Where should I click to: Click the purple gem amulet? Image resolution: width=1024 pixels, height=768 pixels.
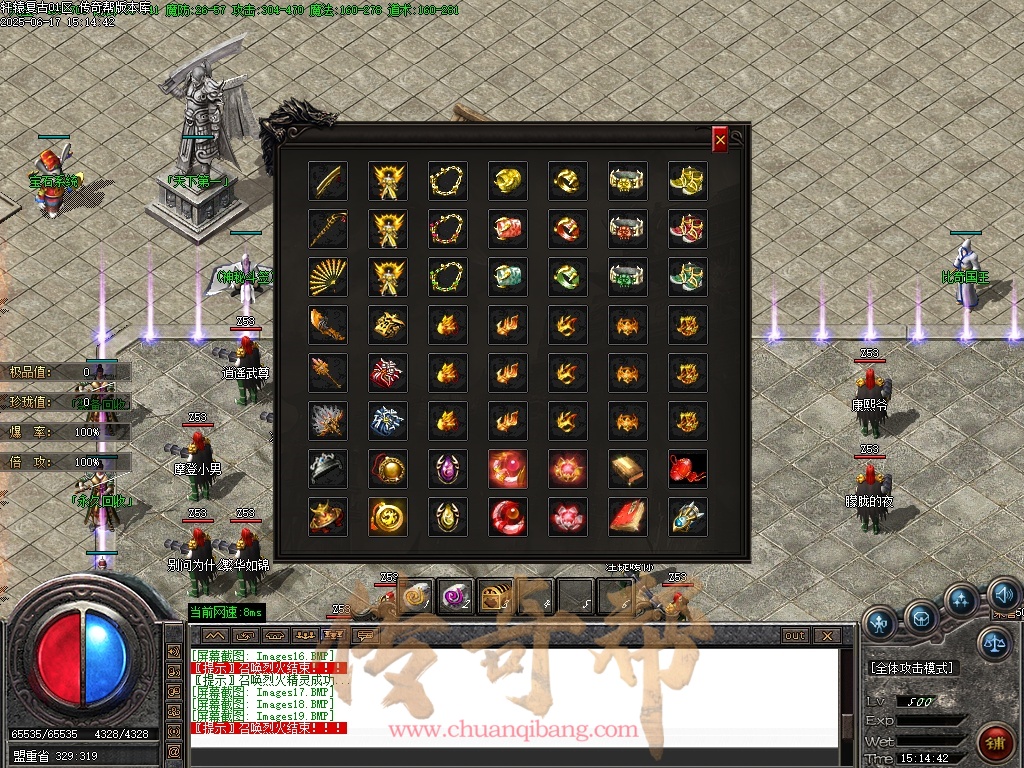448,469
